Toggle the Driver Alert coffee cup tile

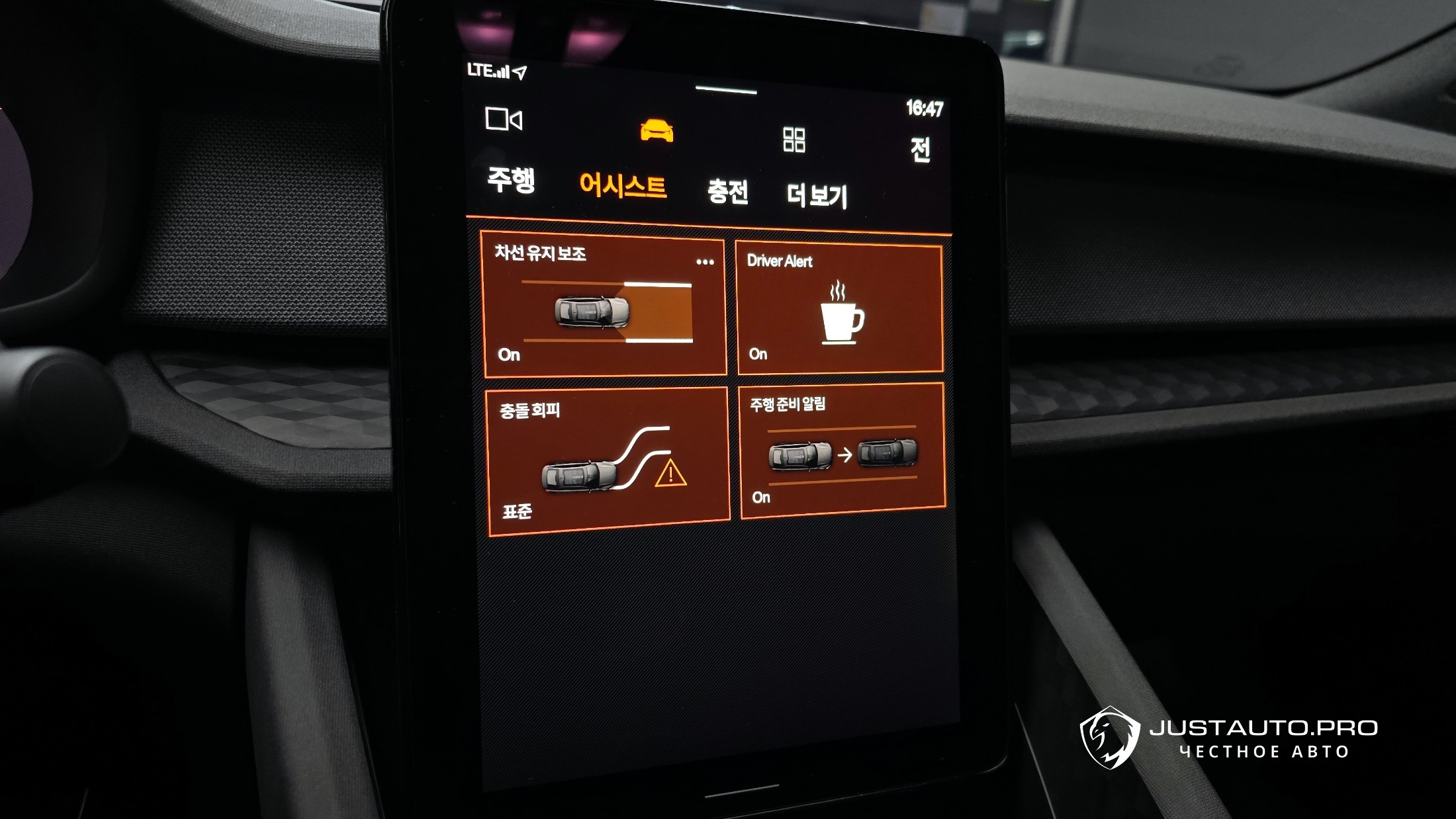point(839,310)
